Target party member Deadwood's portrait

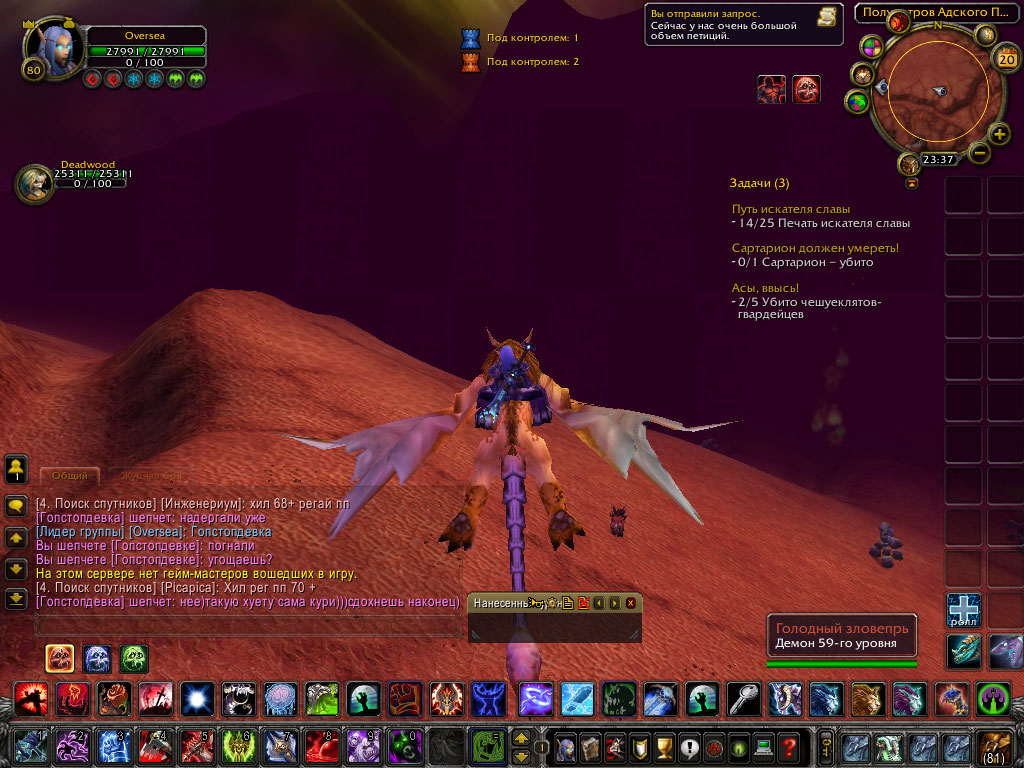click(x=36, y=183)
